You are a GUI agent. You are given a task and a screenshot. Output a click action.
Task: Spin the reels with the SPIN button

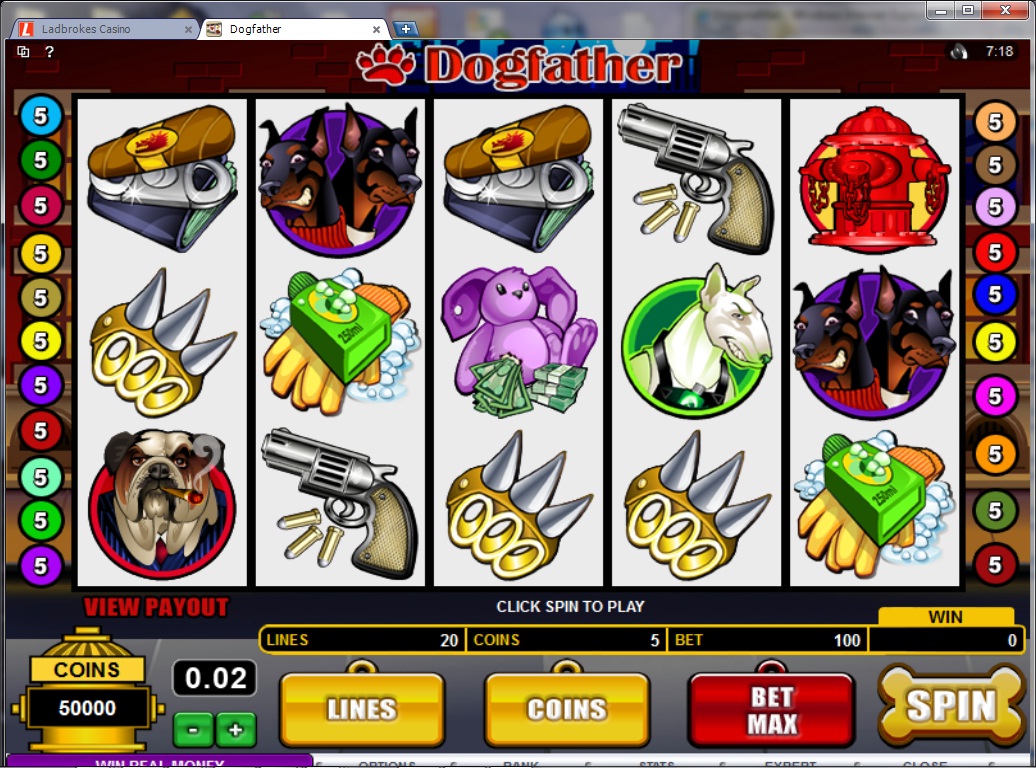(x=951, y=706)
